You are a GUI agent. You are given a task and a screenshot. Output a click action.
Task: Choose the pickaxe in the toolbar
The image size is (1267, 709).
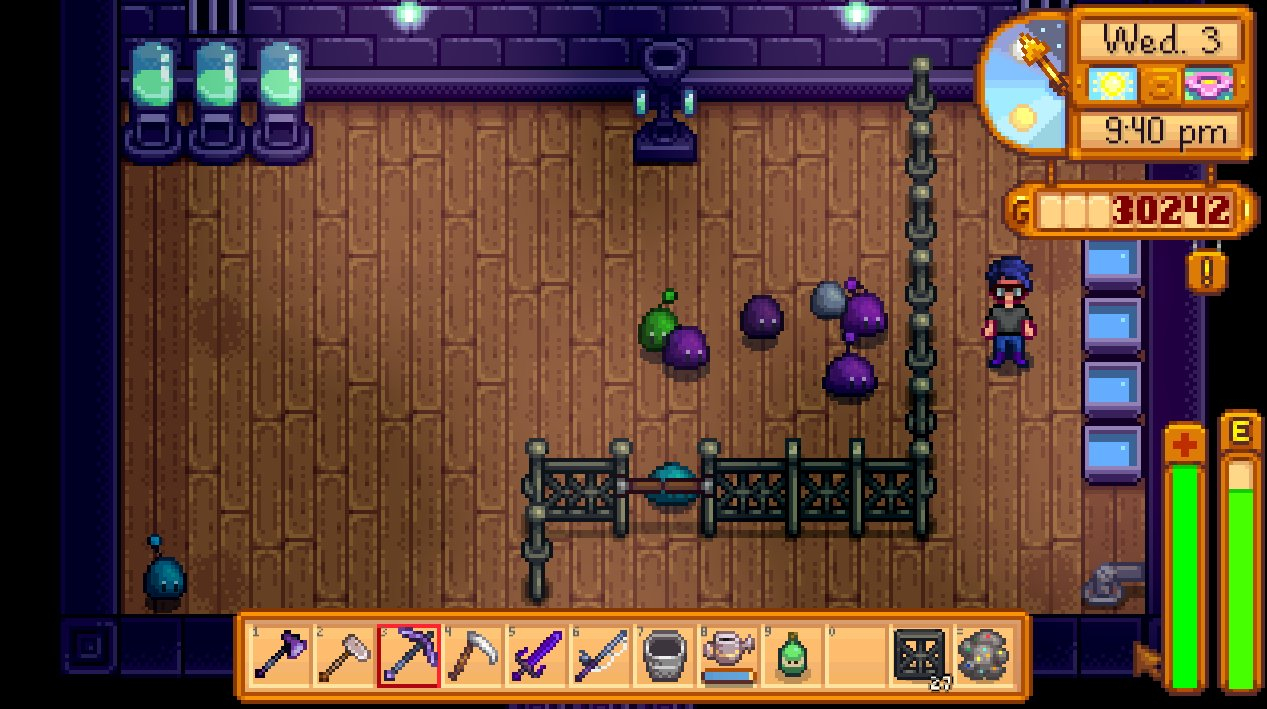coord(408,656)
